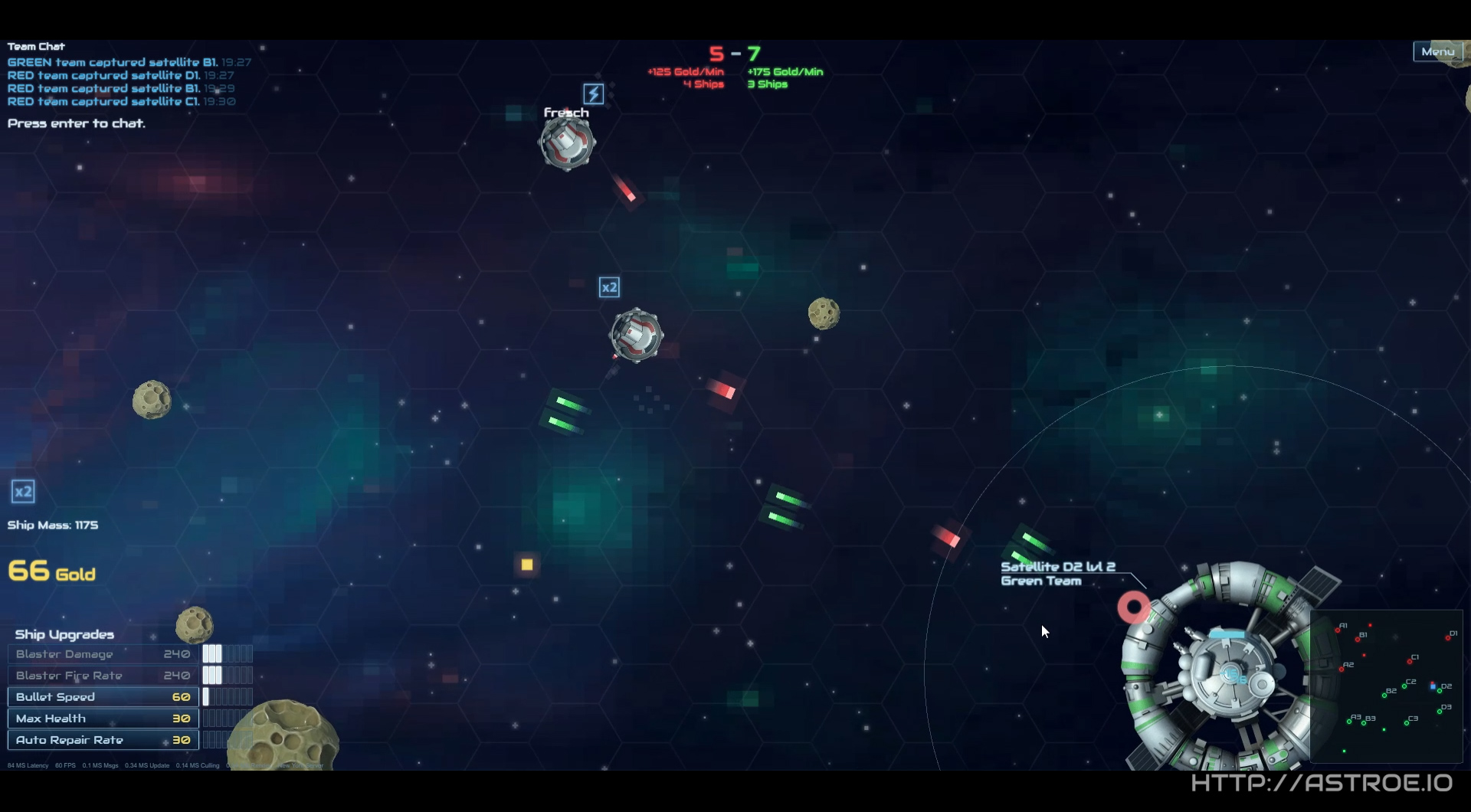This screenshot has height=812, width=1471.
Task: Select red satellite marker A1 on the minimap
Action: point(1338,630)
